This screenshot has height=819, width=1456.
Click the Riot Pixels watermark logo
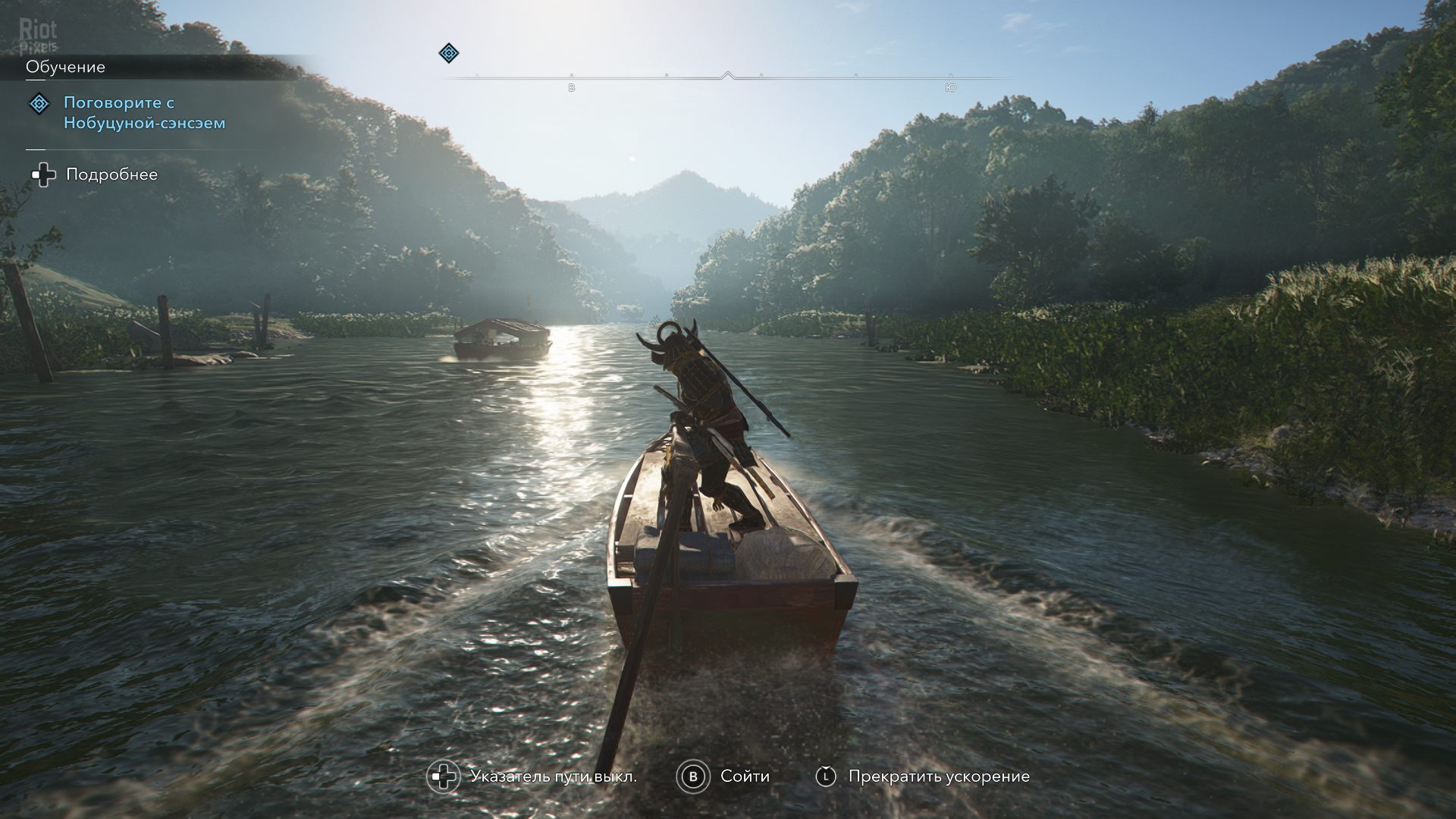point(38,36)
